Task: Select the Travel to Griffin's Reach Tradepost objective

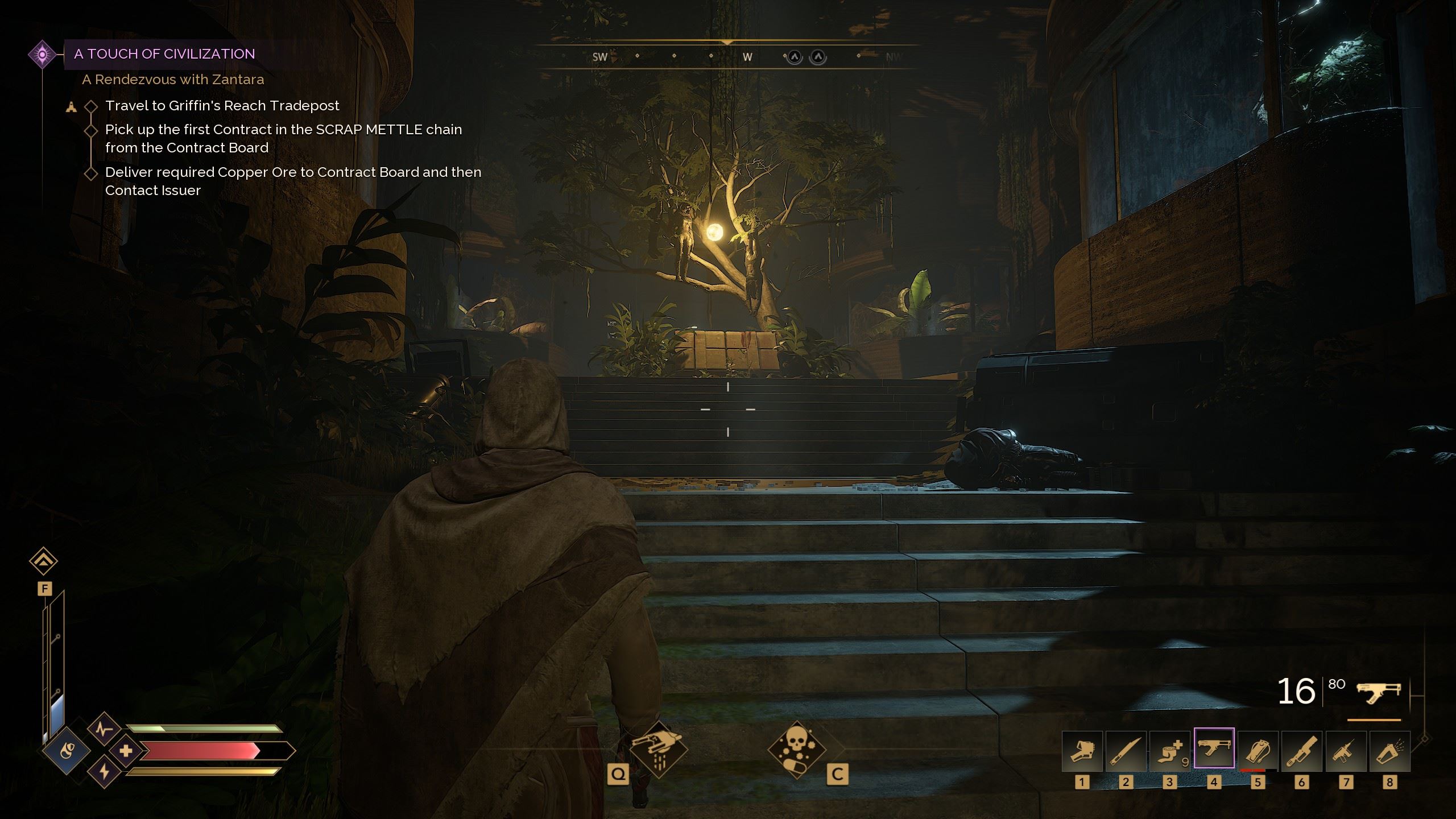Action: pyautogui.click(x=222, y=106)
